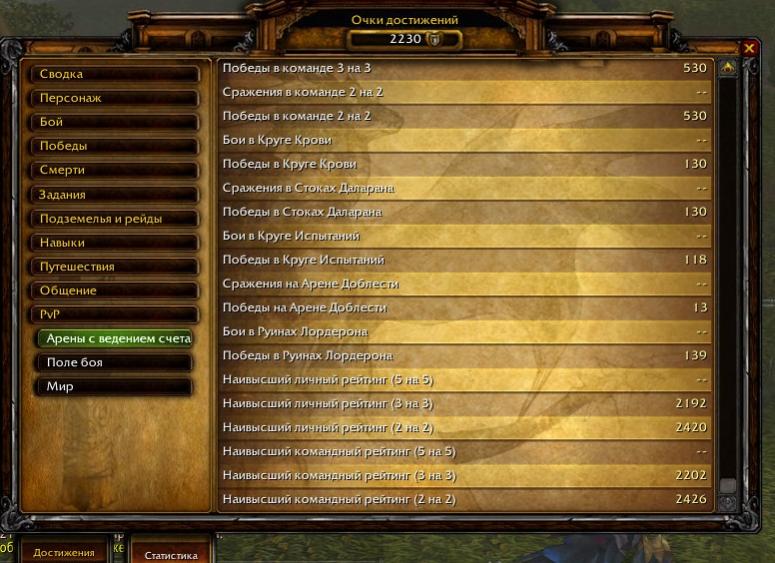Choose the Мир subcategory

point(117,386)
